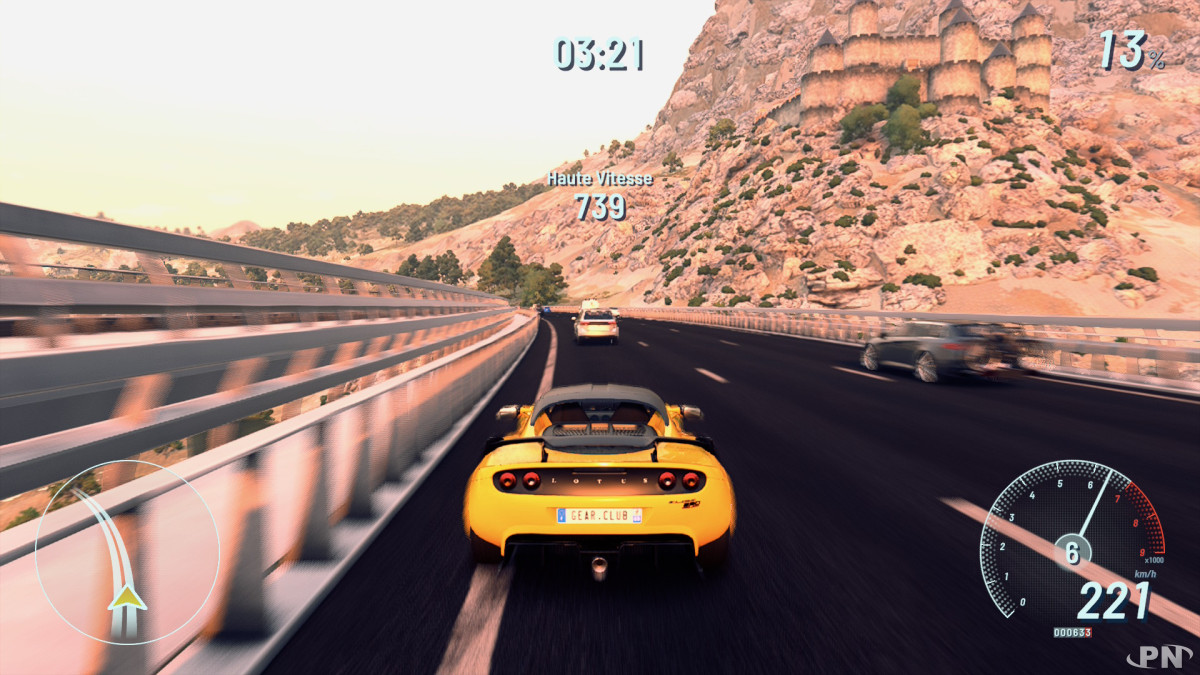Click the circular track minimap
The width and height of the screenshot is (1200, 675).
(x=127, y=552)
